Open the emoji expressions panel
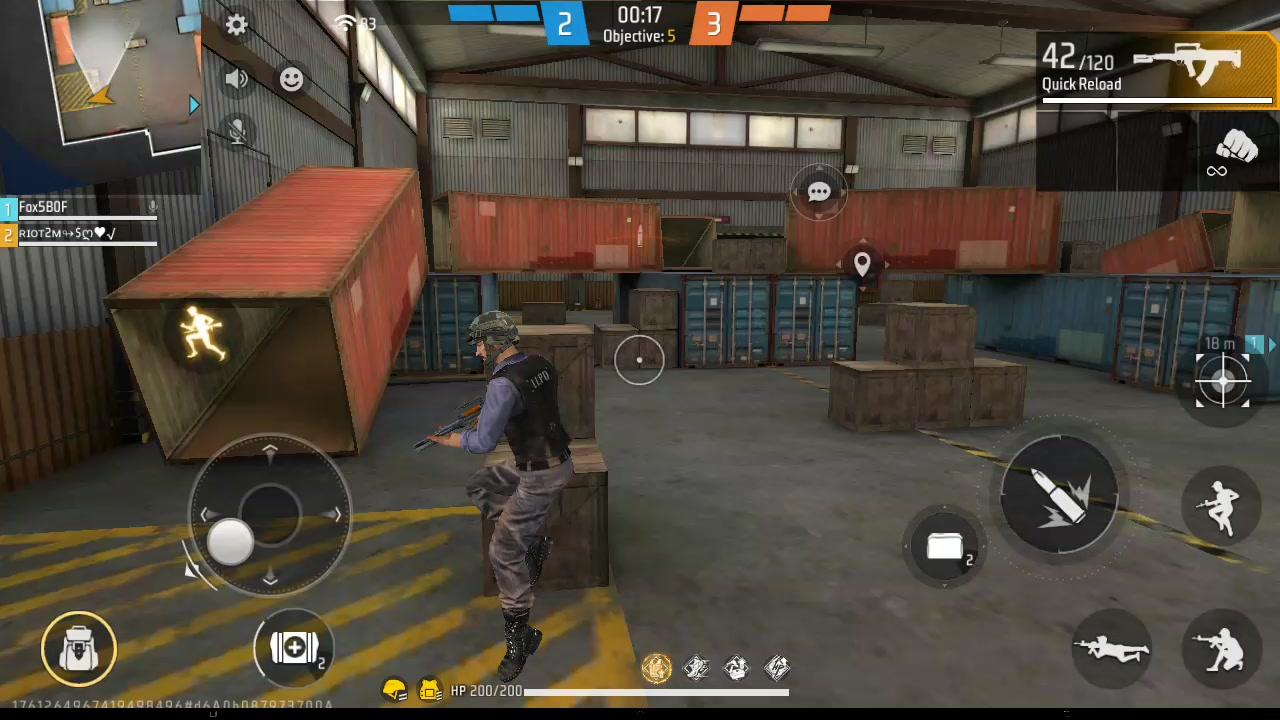The image size is (1280, 720). (x=291, y=79)
